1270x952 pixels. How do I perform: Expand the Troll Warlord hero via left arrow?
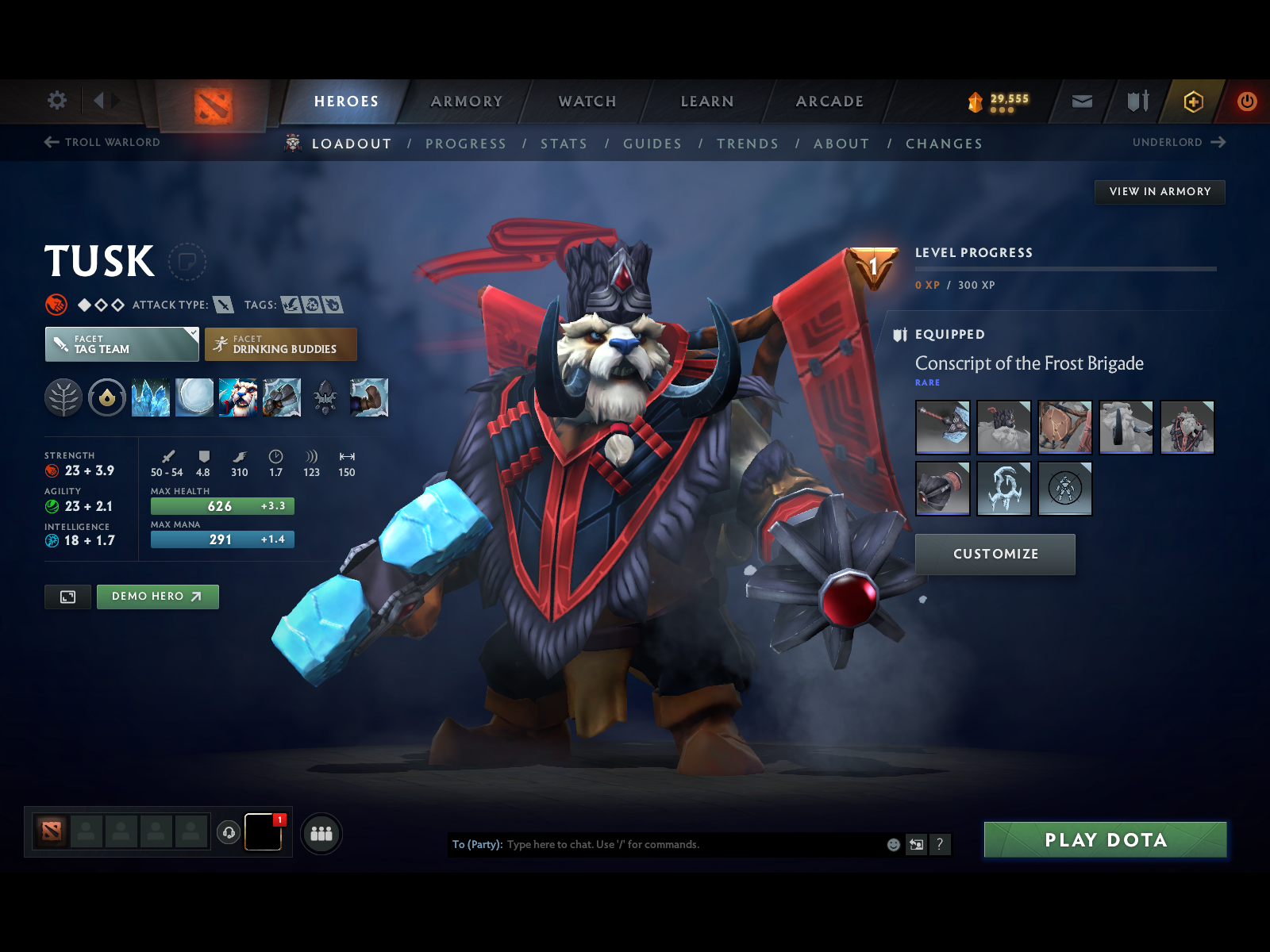coord(49,143)
